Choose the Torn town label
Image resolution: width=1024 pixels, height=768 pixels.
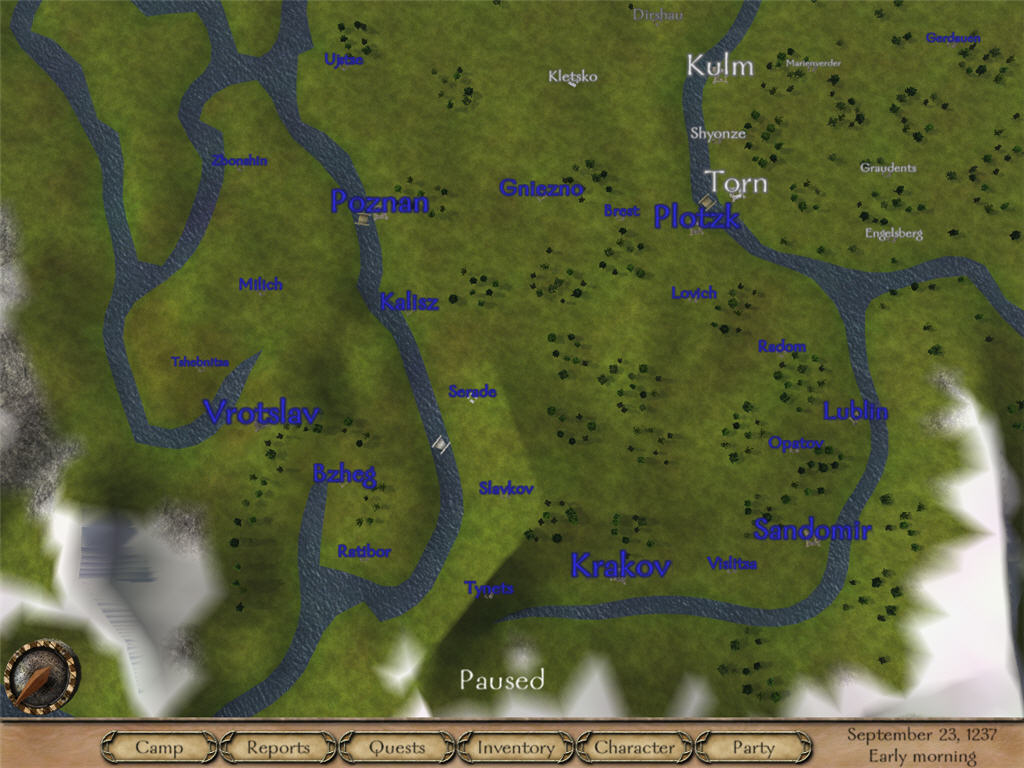pos(737,183)
